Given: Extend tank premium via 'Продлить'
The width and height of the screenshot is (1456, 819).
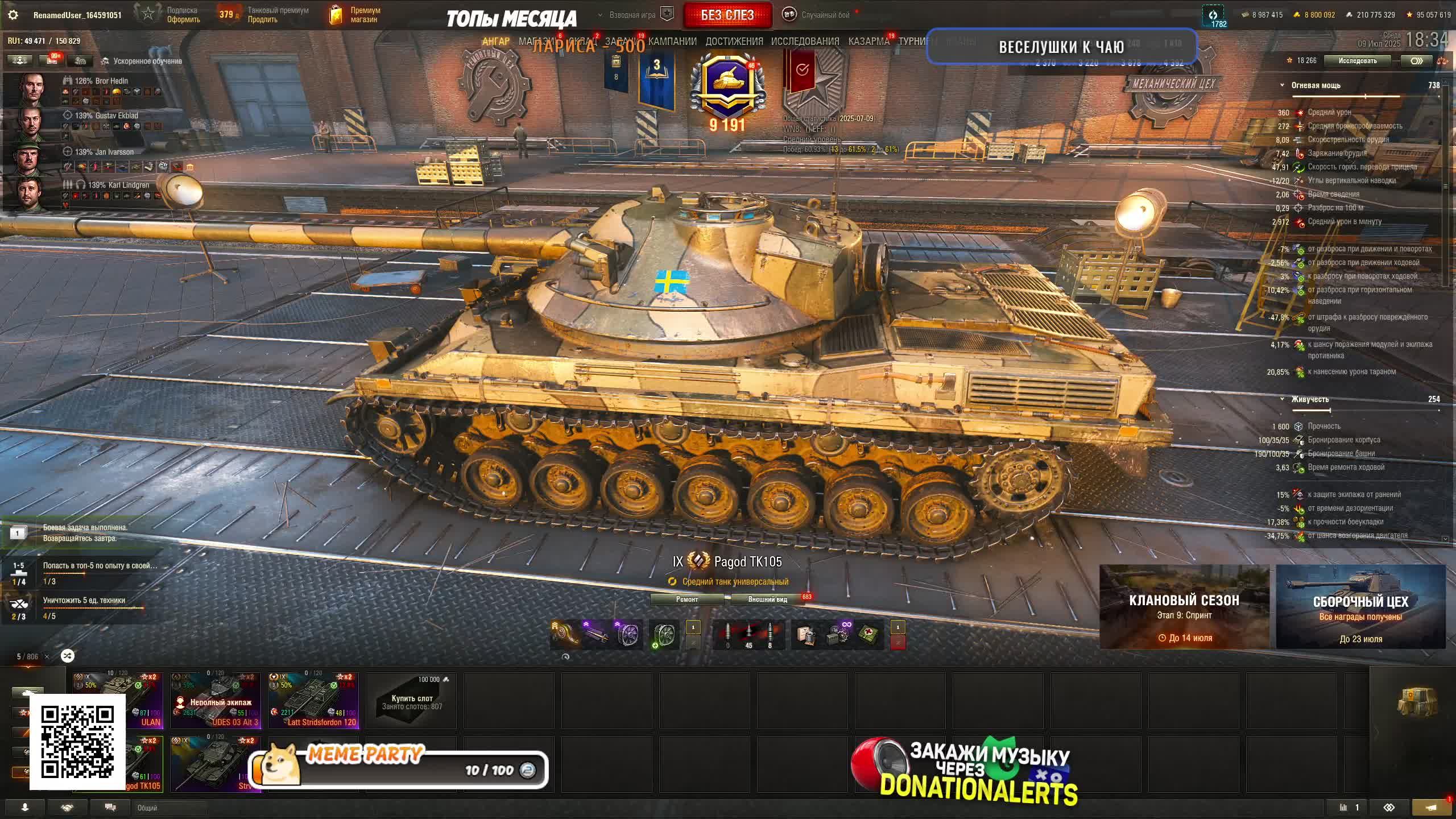Looking at the screenshot, I should [x=262, y=19].
